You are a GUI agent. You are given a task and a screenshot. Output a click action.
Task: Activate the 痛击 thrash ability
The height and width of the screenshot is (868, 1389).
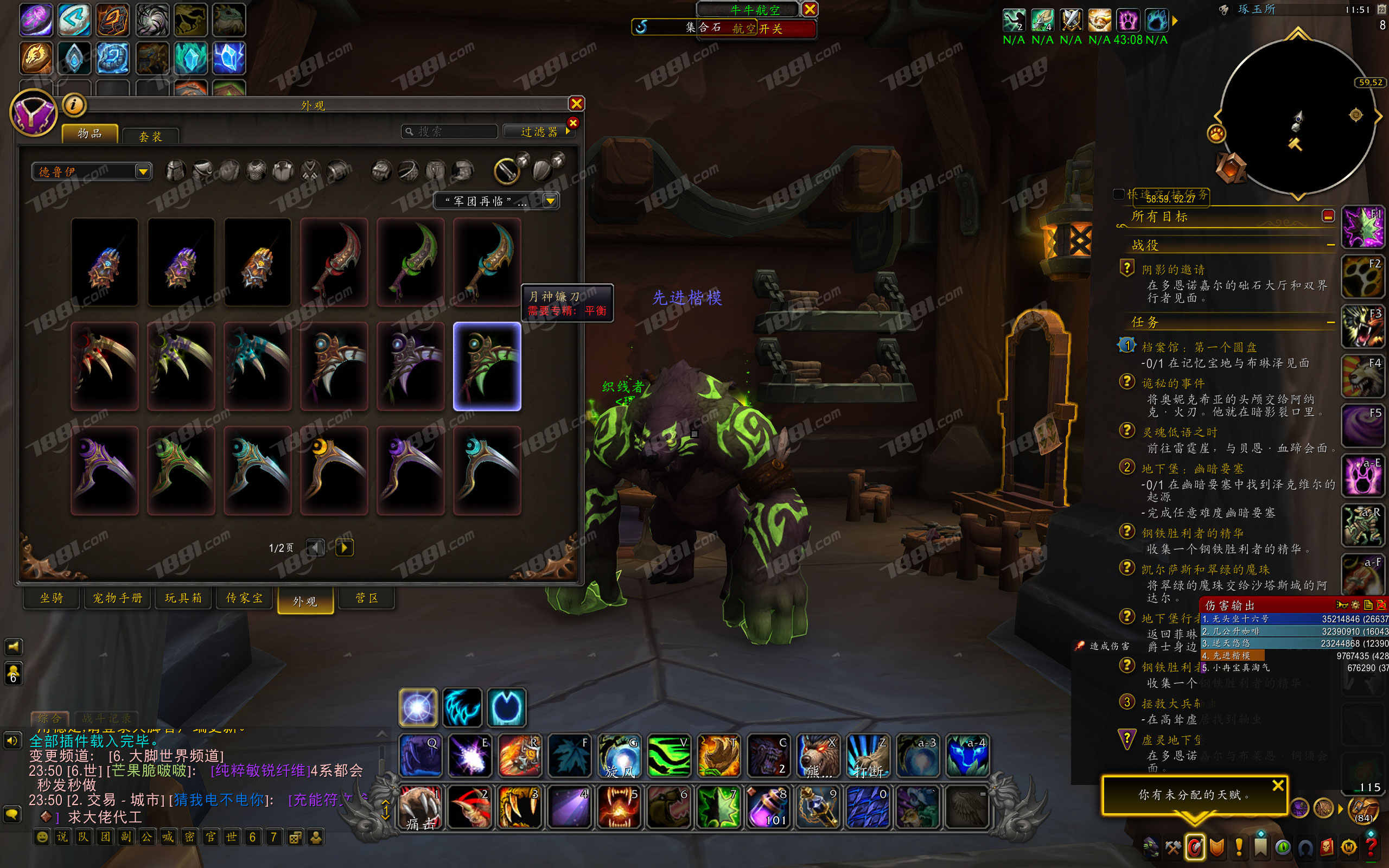(x=420, y=808)
